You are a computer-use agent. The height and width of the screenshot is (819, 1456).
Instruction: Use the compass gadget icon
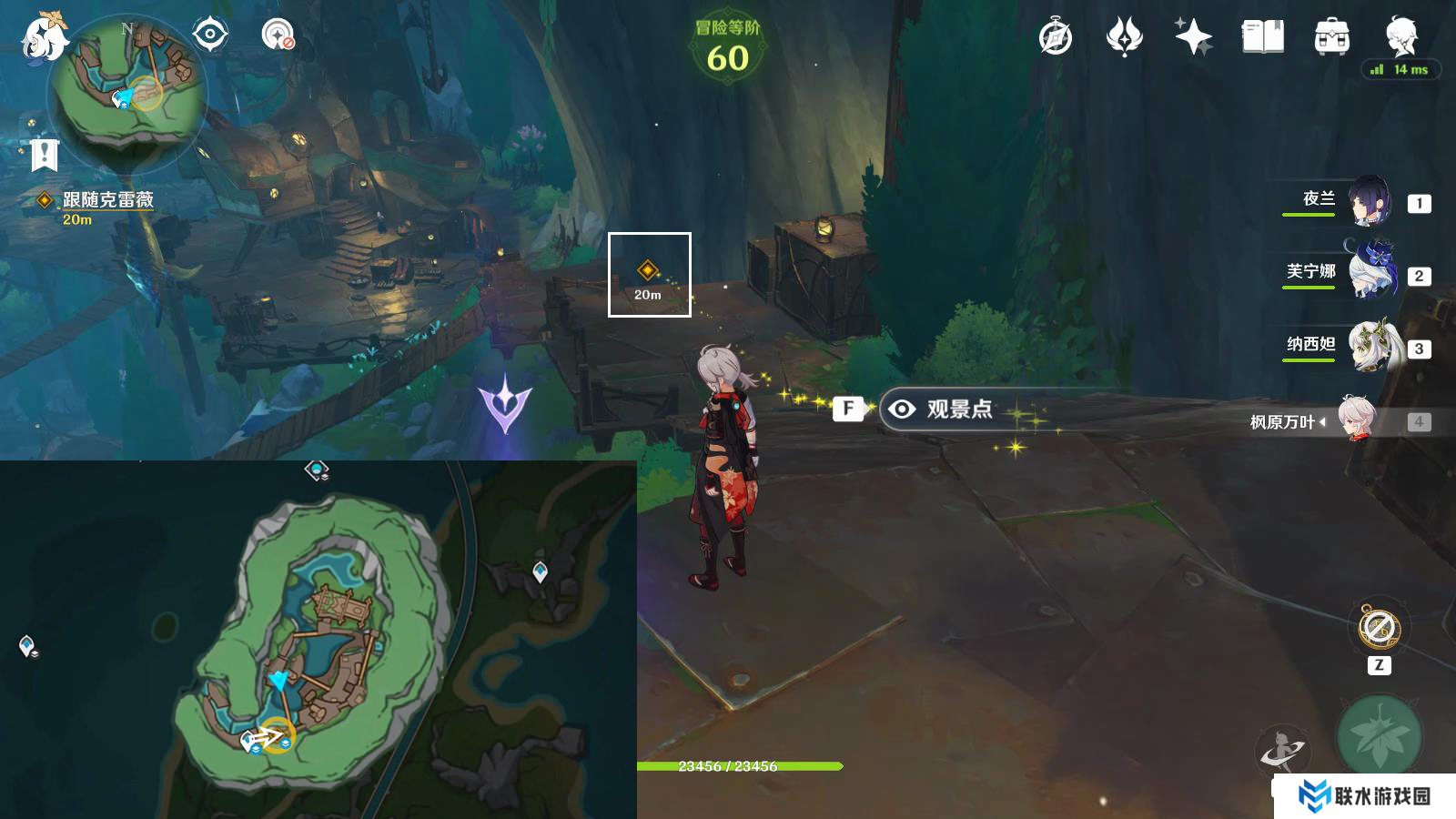coord(1379,628)
